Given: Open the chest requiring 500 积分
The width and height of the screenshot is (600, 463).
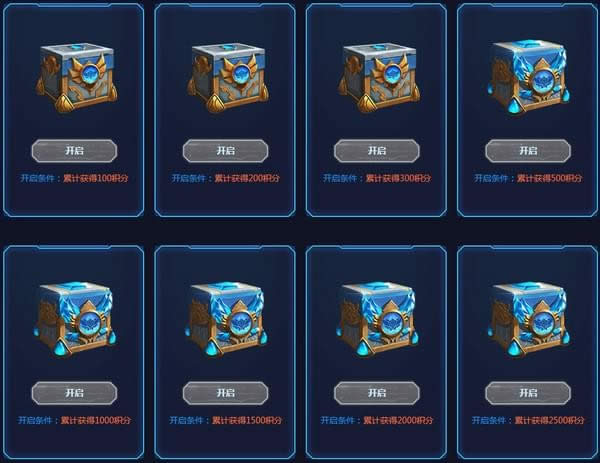Looking at the screenshot, I should point(527,151).
